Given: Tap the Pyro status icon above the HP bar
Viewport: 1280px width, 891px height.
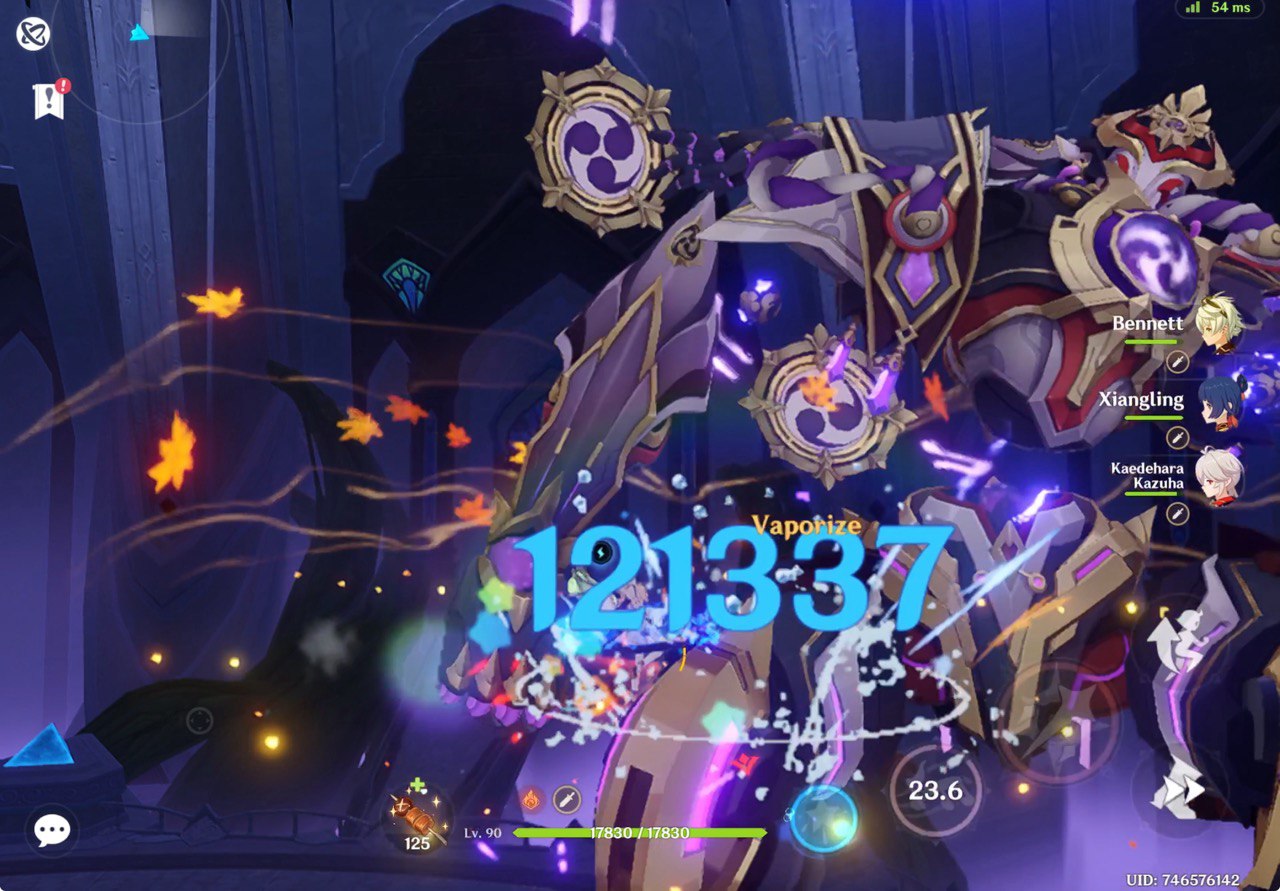Looking at the screenshot, I should [531, 801].
